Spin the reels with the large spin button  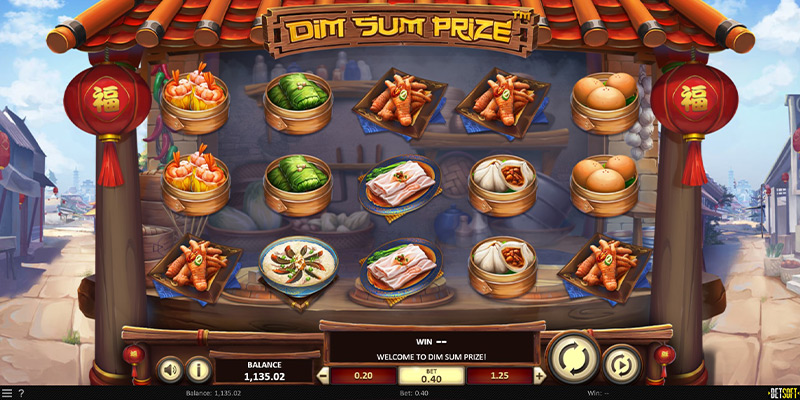[573, 358]
